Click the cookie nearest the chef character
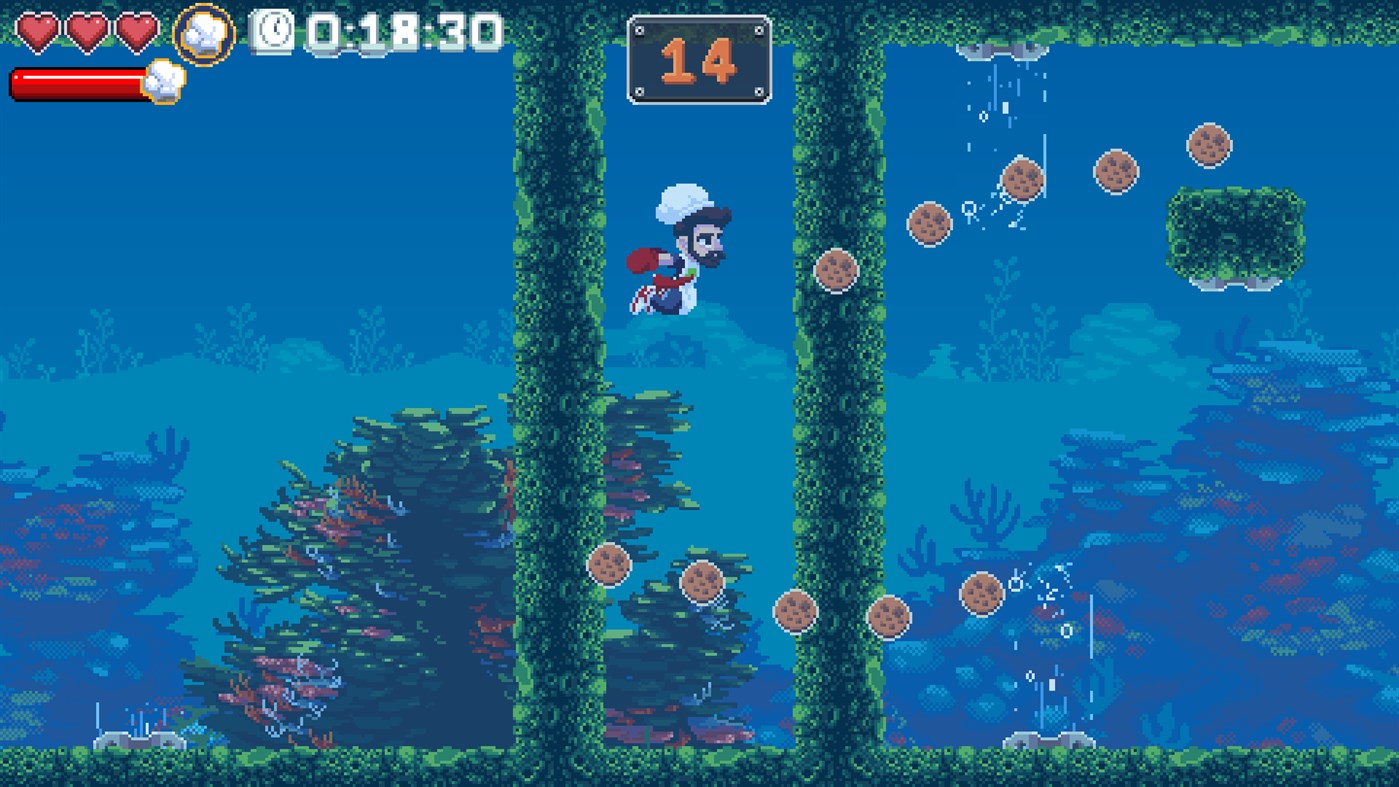The width and height of the screenshot is (1399, 787). (x=838, y=270)
